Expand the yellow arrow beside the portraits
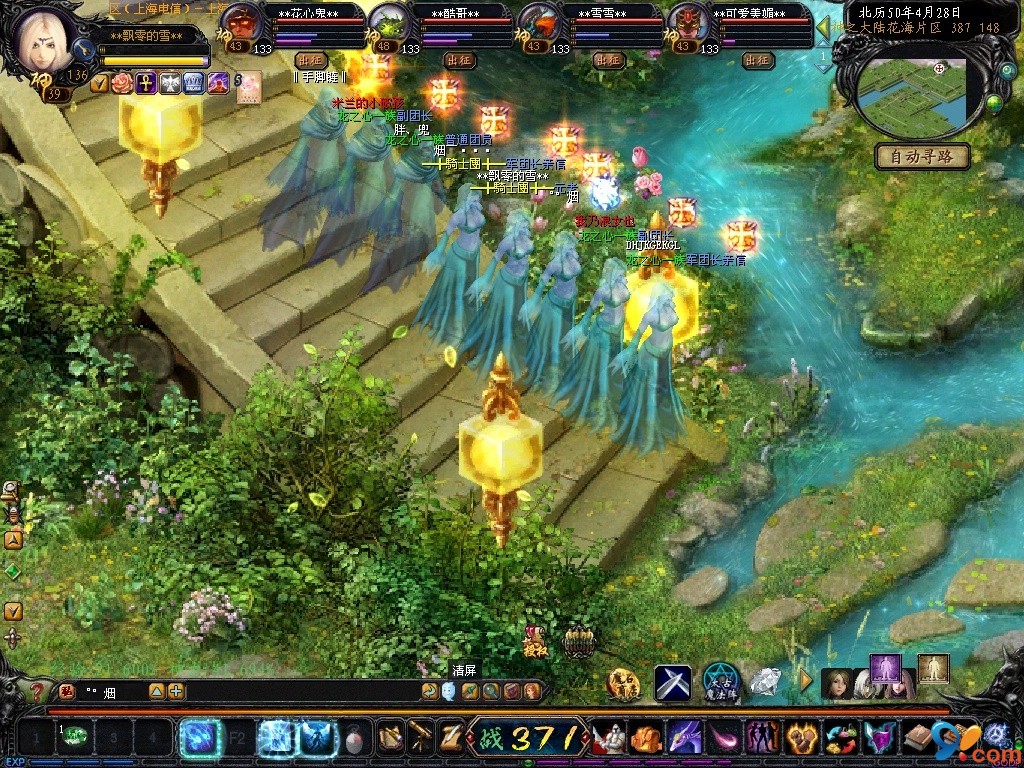Viewport: 1024px width, 768px height. 806,681
